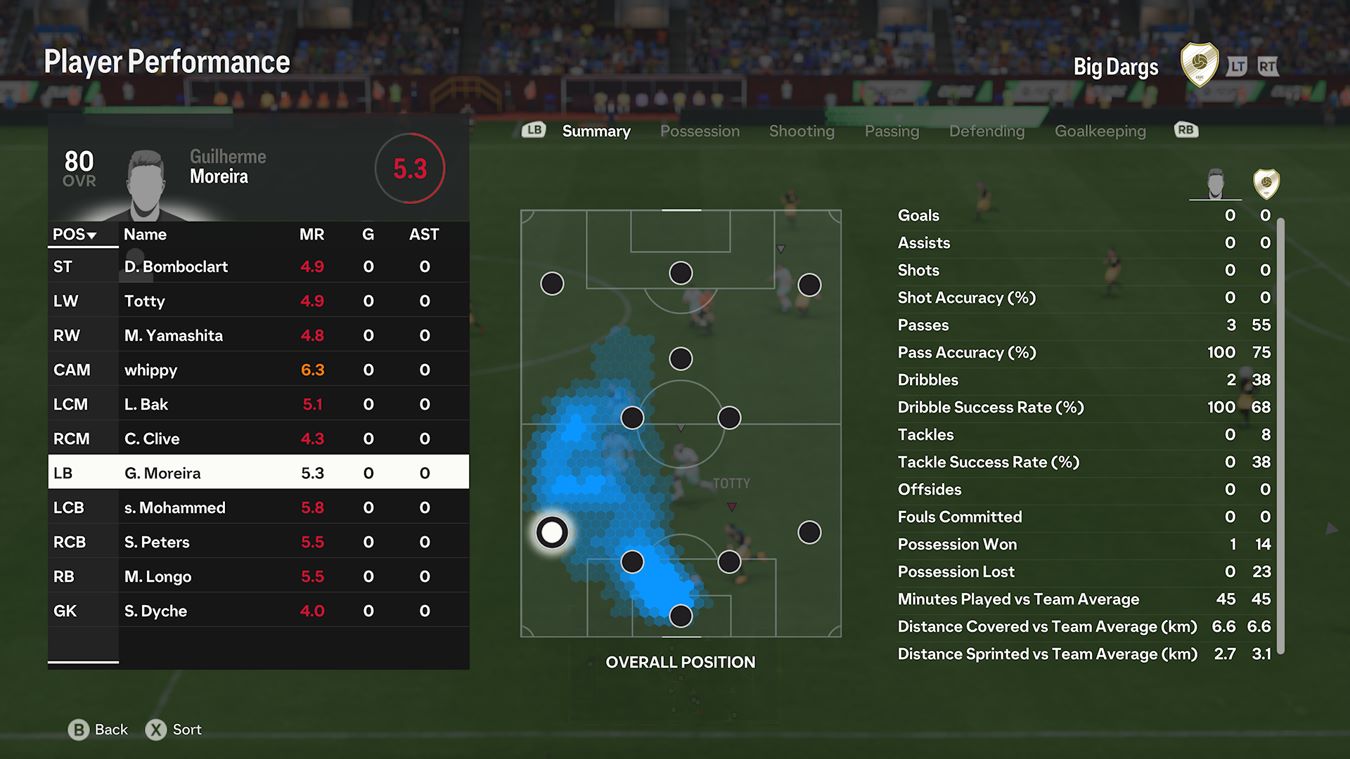
Task: Click the Big Dargs team crest
Action: coord(1199,65)
